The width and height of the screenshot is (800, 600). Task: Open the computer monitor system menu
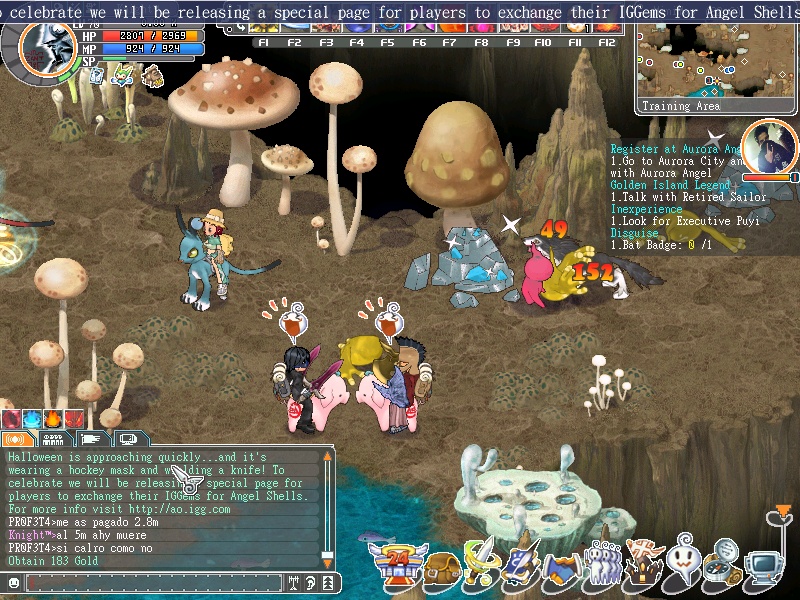pyautogui.click(x=765, y=568)
